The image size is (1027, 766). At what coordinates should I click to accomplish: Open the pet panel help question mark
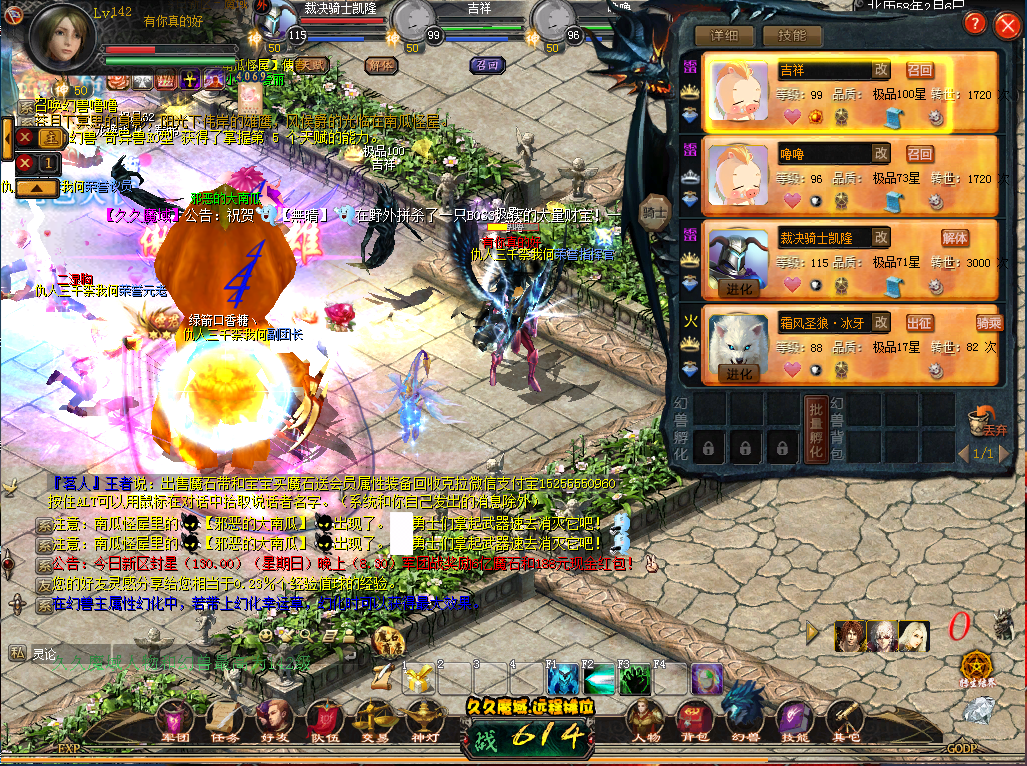[974, 25]
